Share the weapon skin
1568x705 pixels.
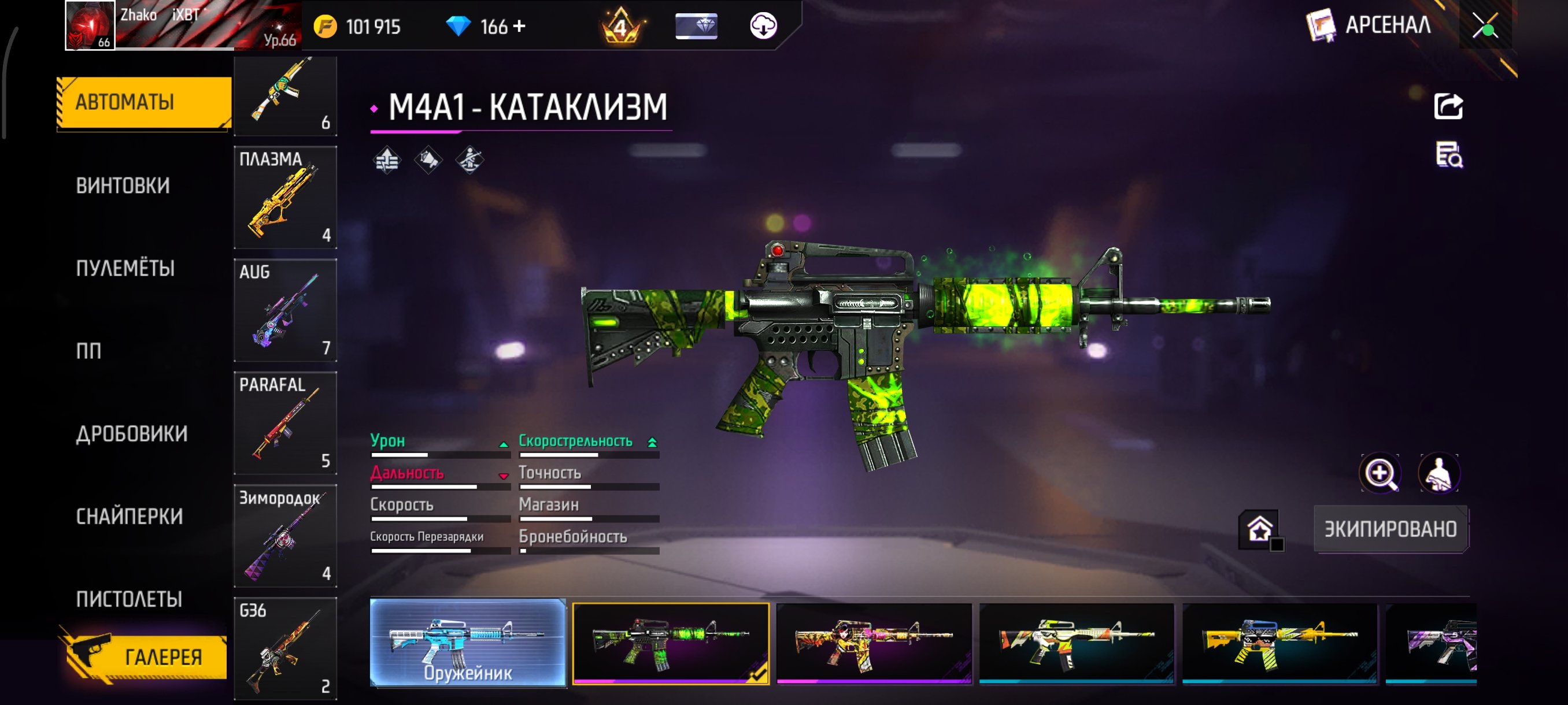(1448, 107)
